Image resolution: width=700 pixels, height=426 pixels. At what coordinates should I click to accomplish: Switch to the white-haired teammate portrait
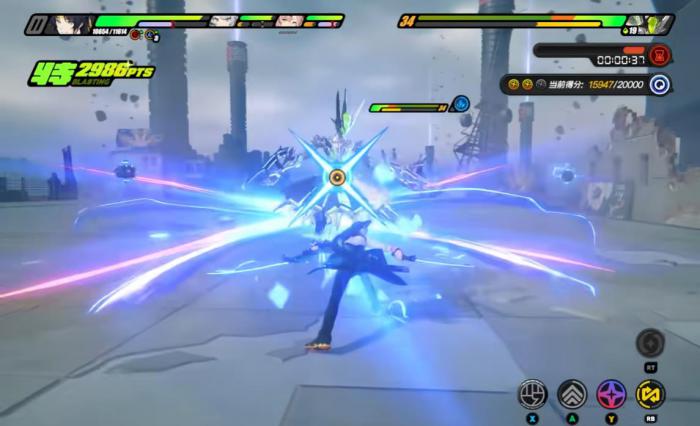(223, 21)
